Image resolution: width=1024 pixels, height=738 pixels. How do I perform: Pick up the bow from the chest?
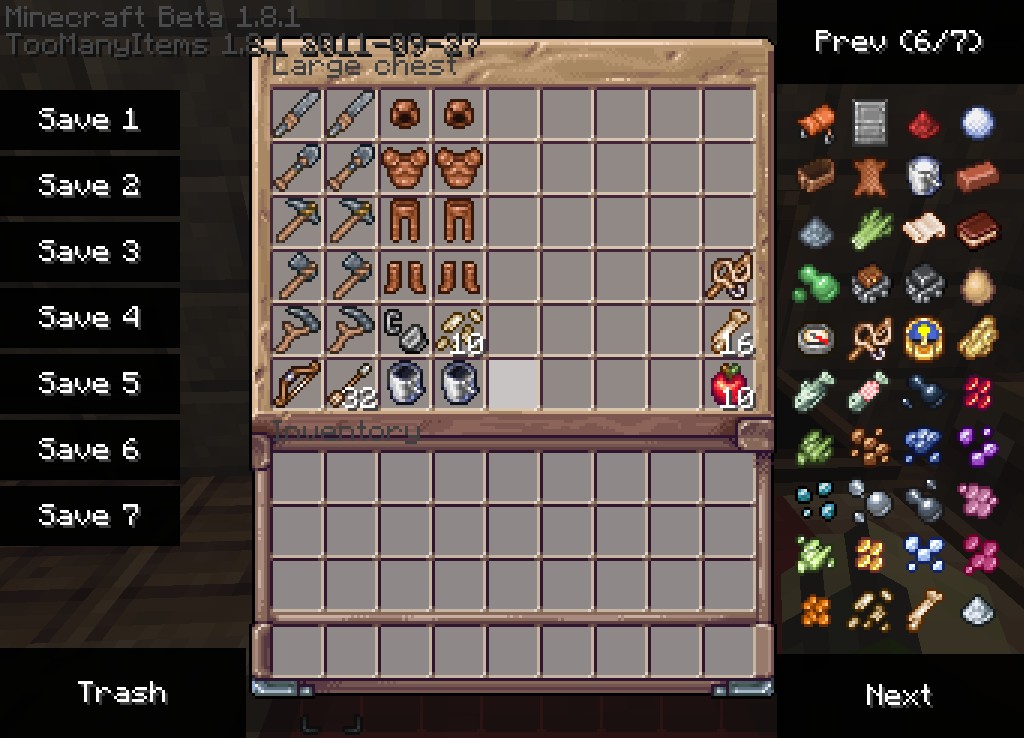coord(297,383)
